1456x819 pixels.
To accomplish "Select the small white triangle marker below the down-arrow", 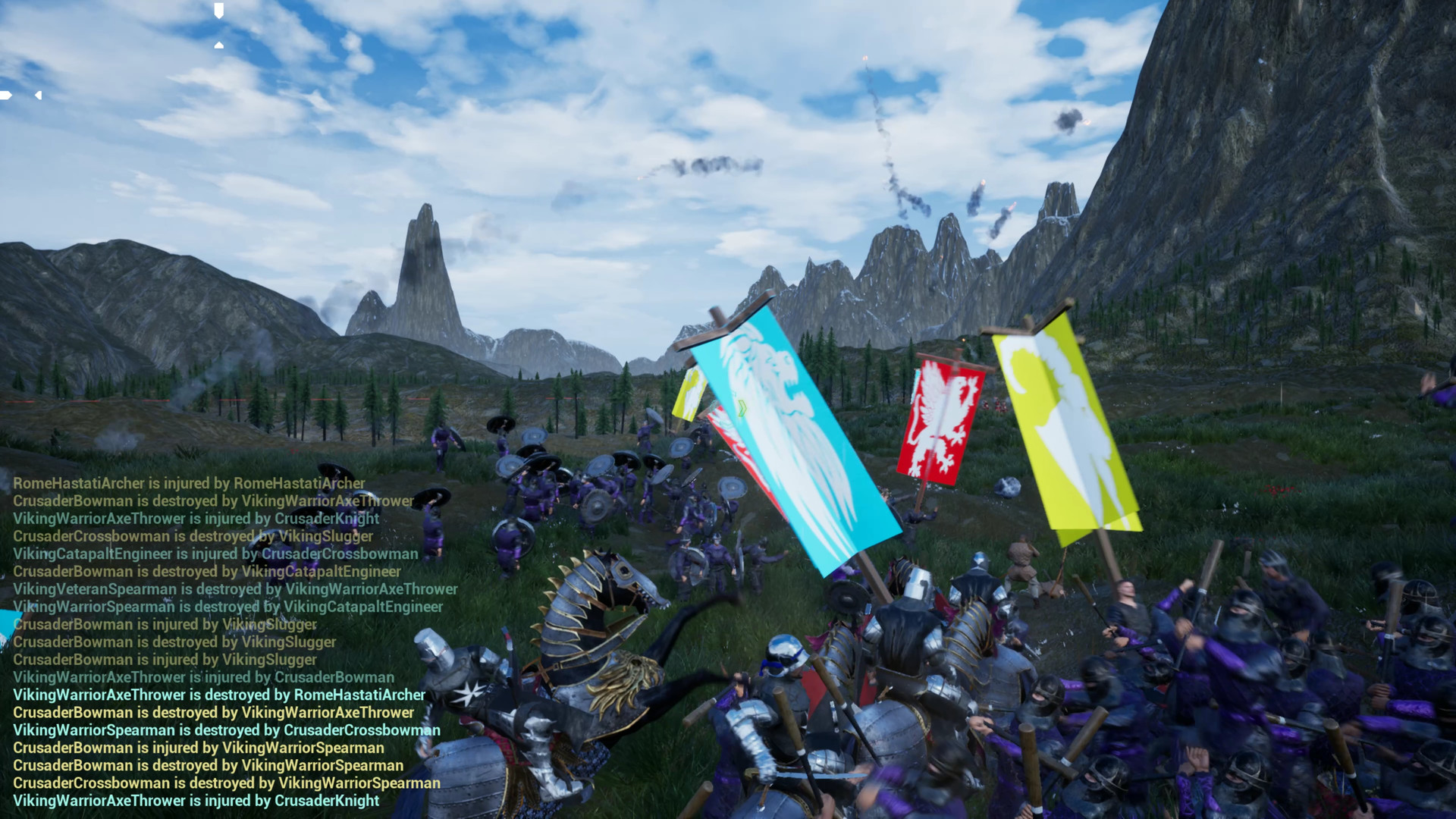I will 218,45.
